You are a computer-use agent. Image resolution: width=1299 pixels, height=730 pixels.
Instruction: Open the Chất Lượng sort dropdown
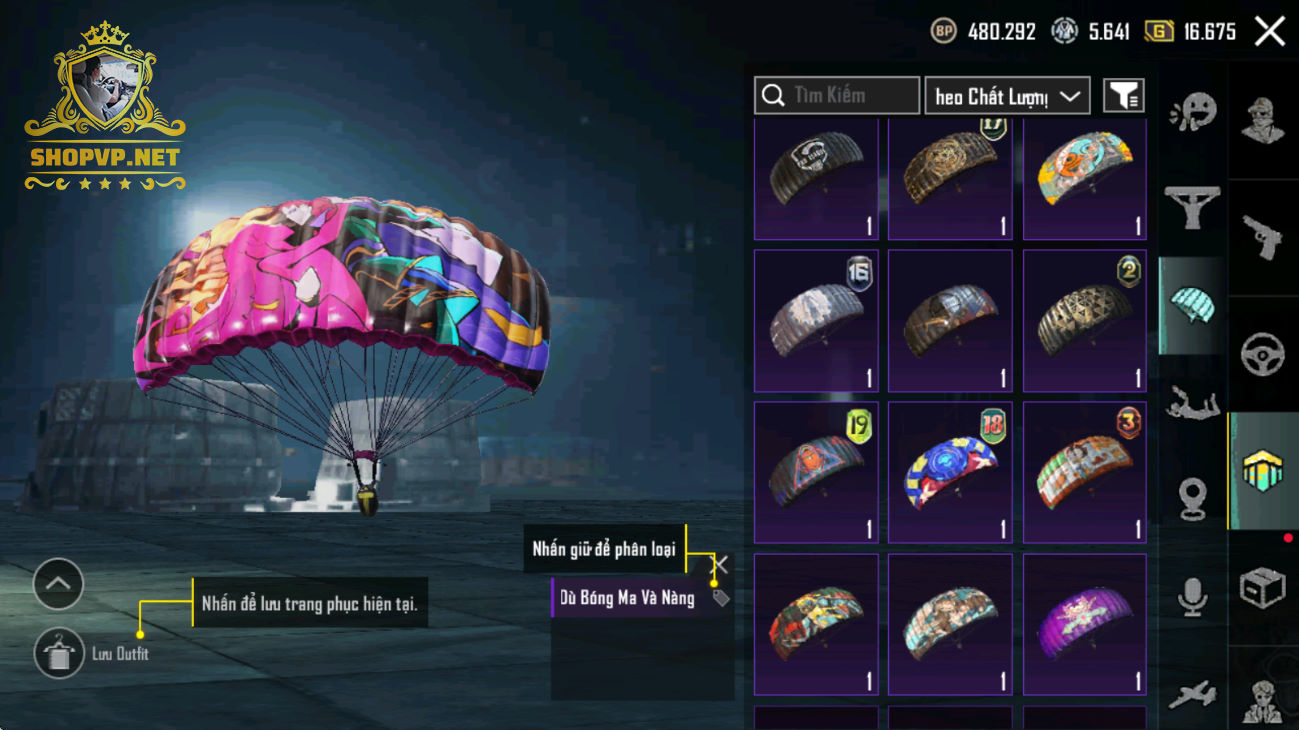click(x=1007, y=96)
